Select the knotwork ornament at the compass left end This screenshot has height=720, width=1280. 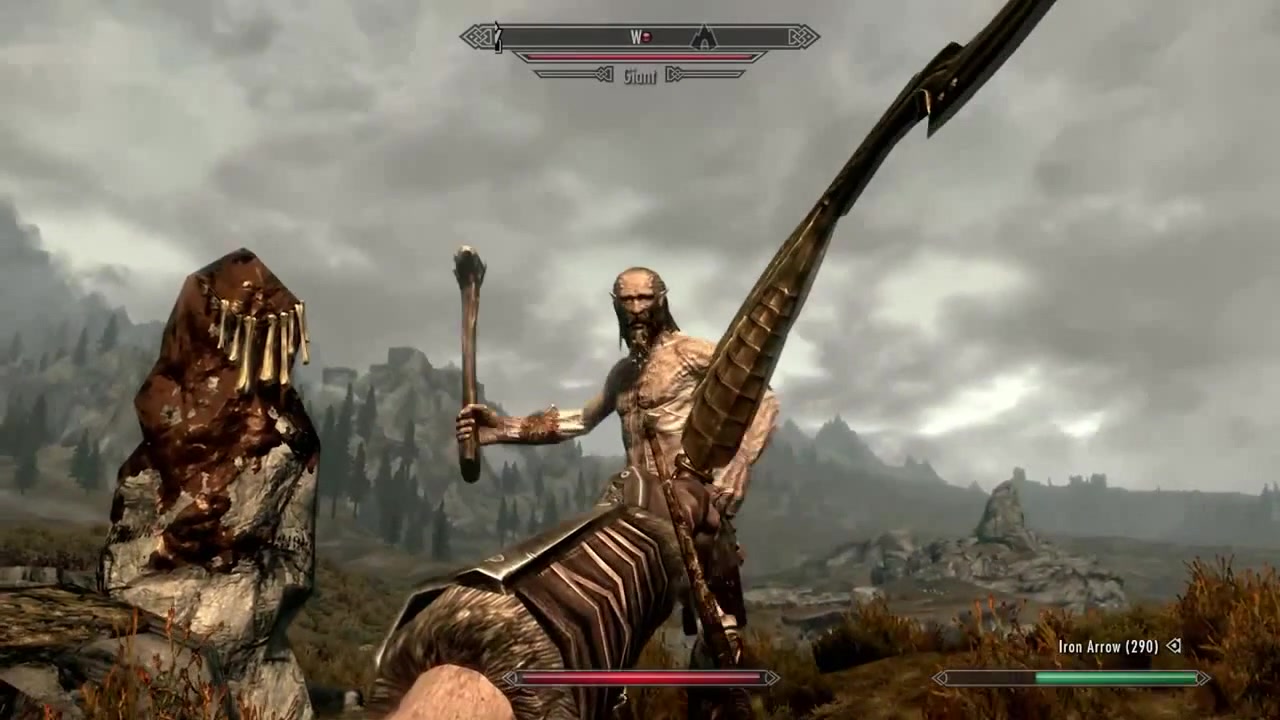tap(478, 35)
